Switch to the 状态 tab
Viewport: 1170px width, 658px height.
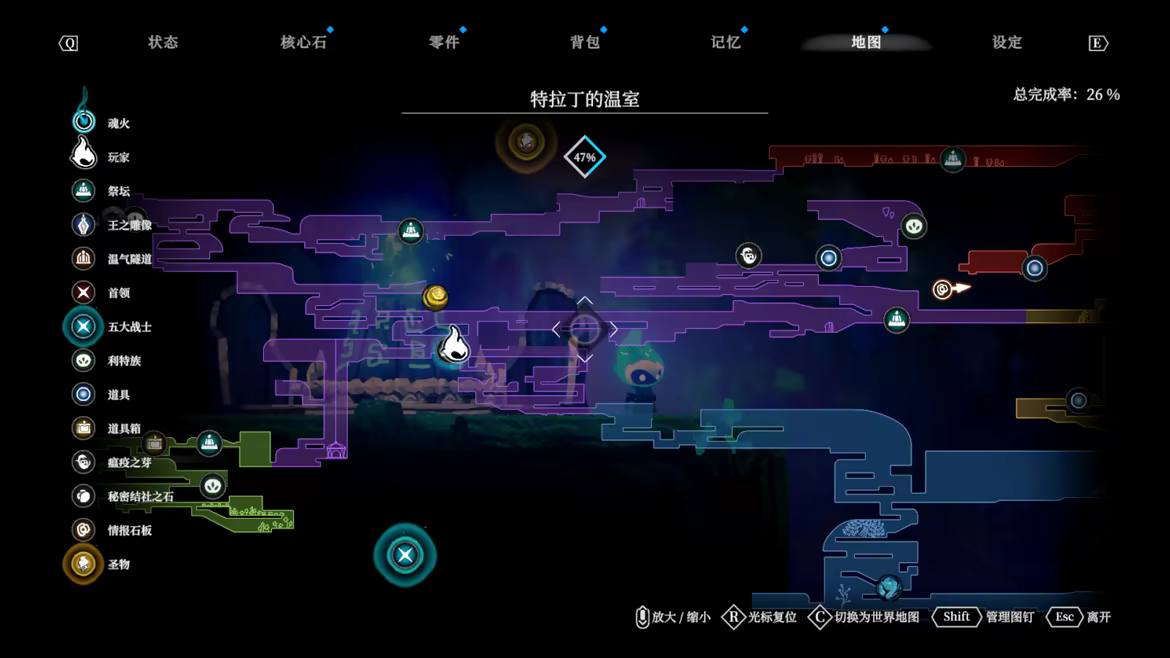[163, 42]
